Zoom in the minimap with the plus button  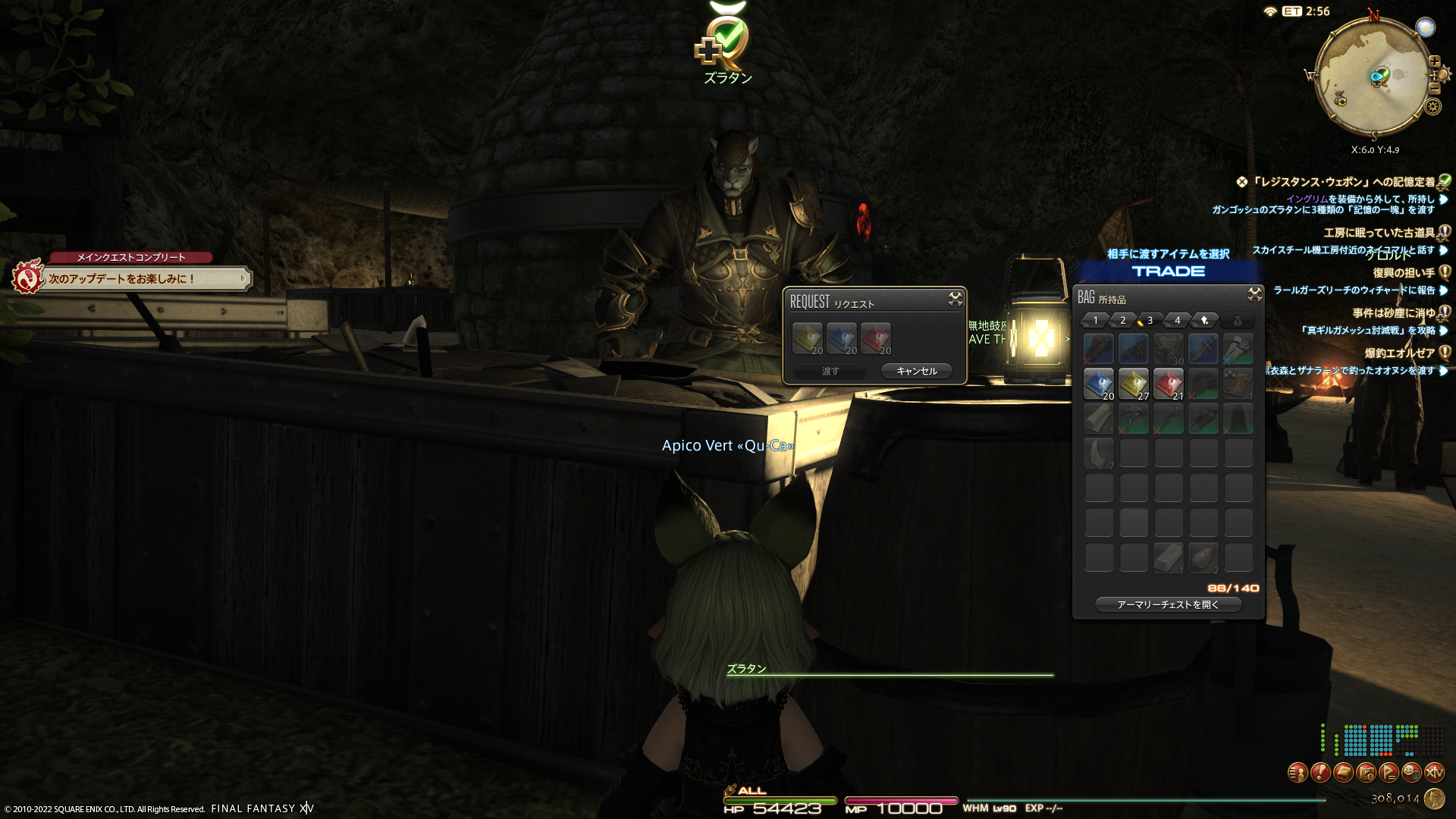[1434, 61]
